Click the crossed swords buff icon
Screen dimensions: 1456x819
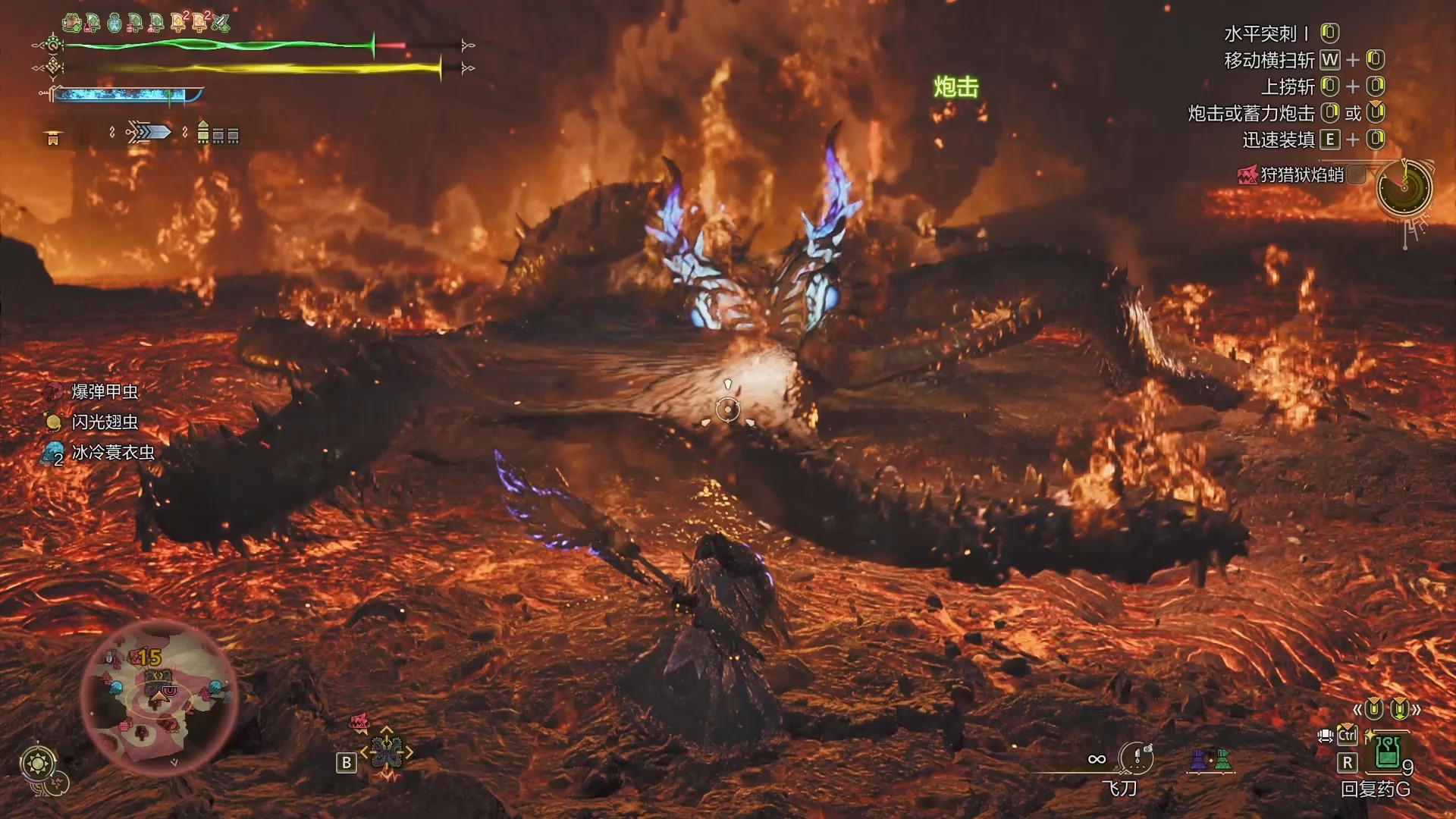click(221, 23)
